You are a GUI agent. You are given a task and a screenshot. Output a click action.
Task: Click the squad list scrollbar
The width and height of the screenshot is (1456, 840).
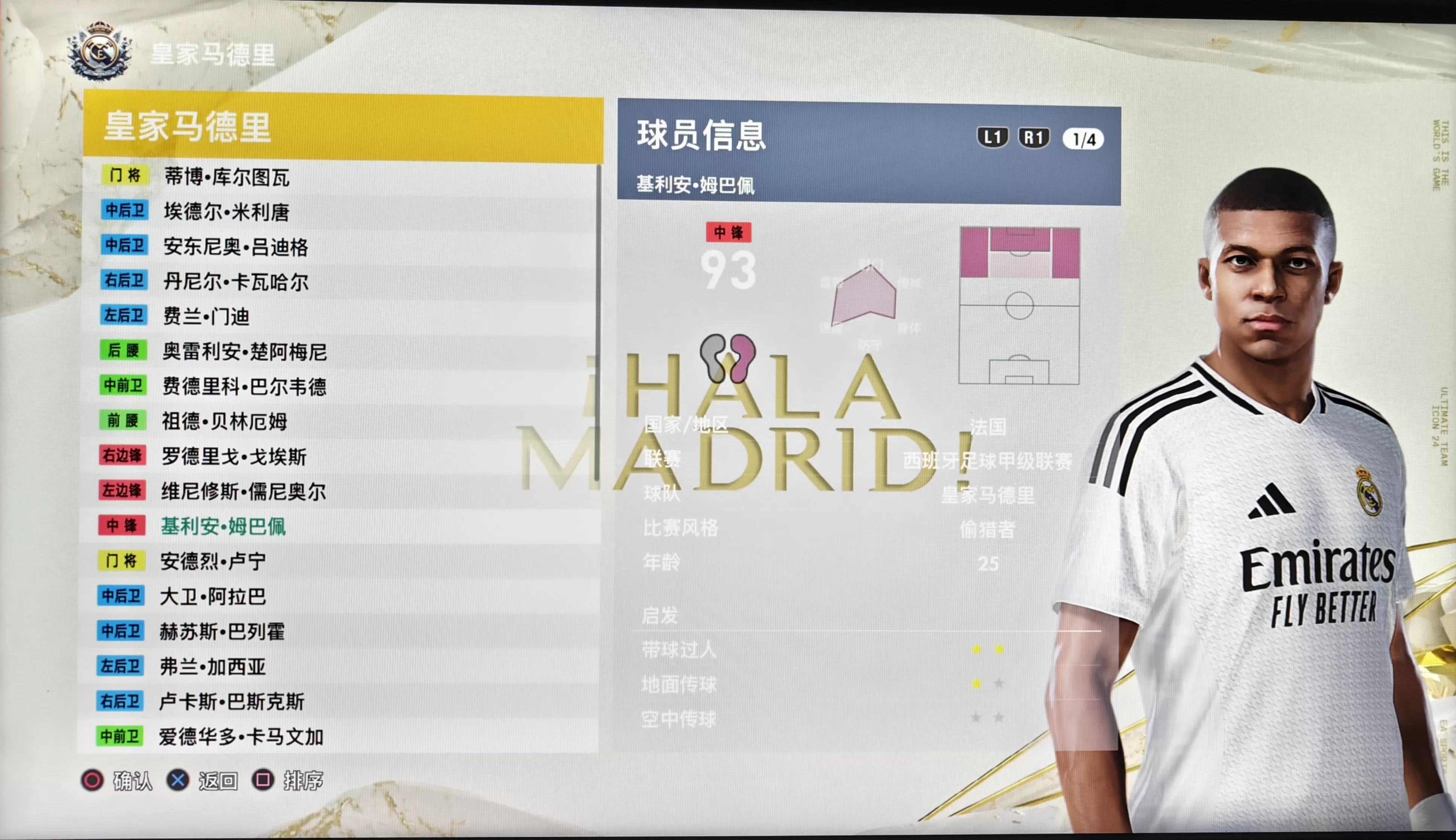(599, 323)
